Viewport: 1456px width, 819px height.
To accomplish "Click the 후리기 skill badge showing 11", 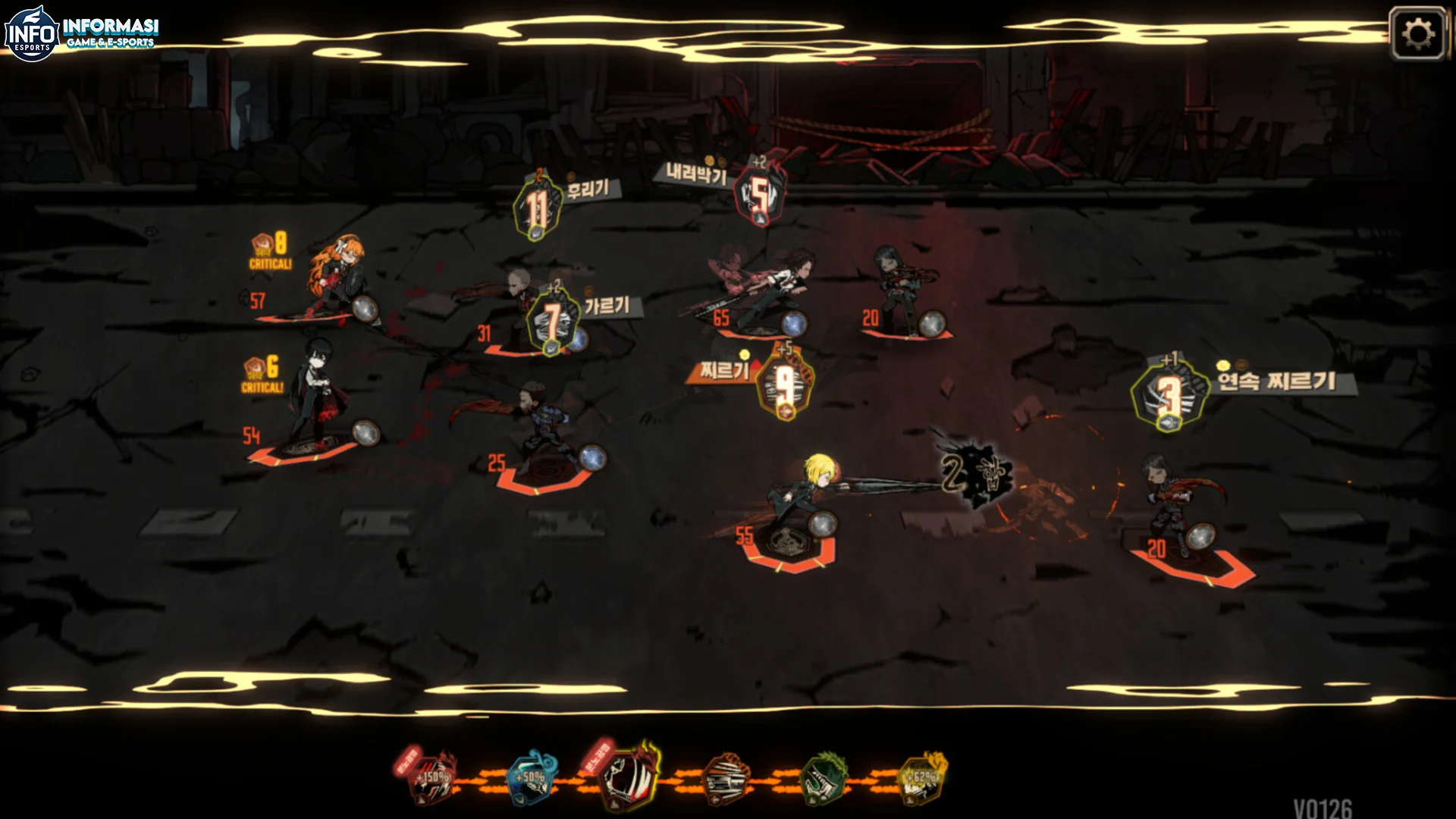I will point(538,208).
